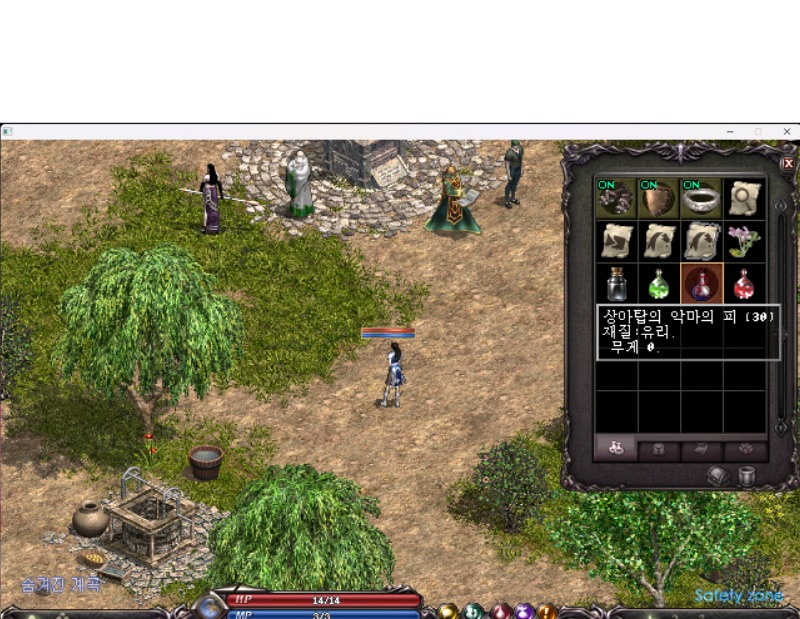Click the yellow orb on bottom bar
800x619 pixels.
[x=450, y=611]
